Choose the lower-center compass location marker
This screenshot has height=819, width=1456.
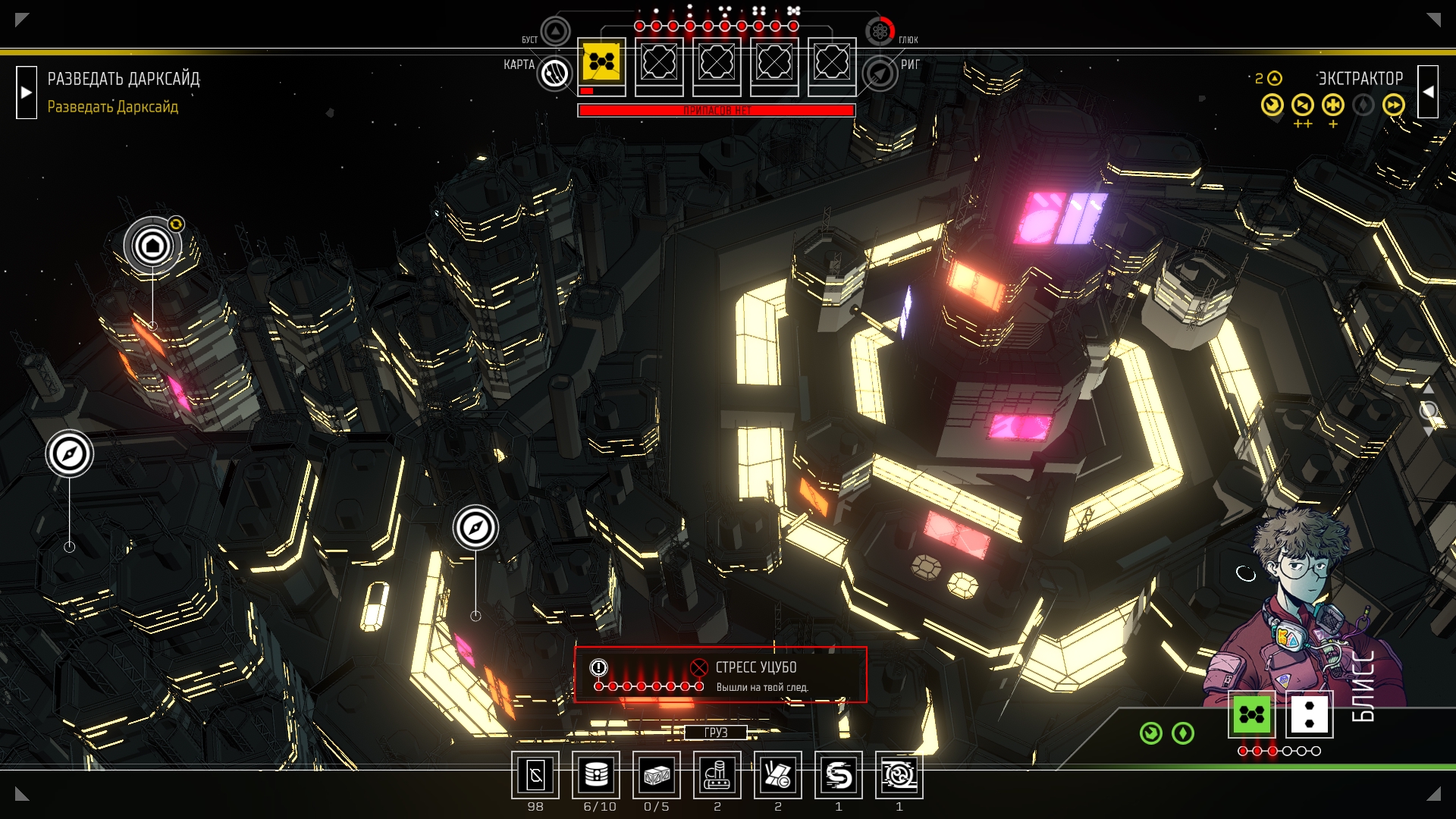click(475, 528)
